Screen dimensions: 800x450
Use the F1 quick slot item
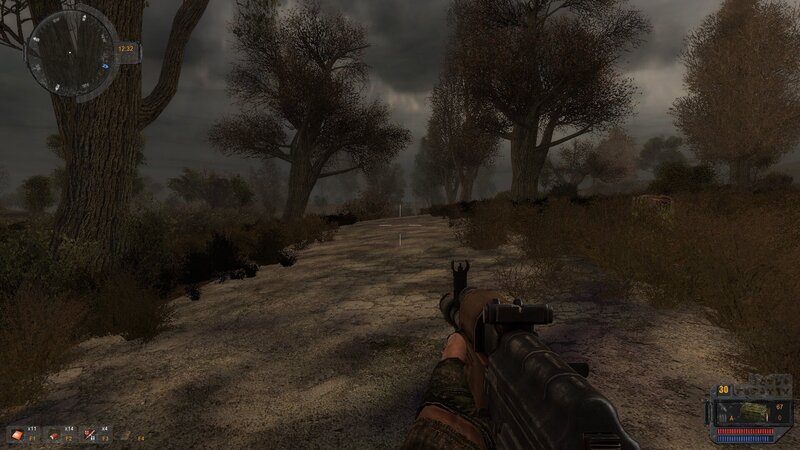(17, 433)
